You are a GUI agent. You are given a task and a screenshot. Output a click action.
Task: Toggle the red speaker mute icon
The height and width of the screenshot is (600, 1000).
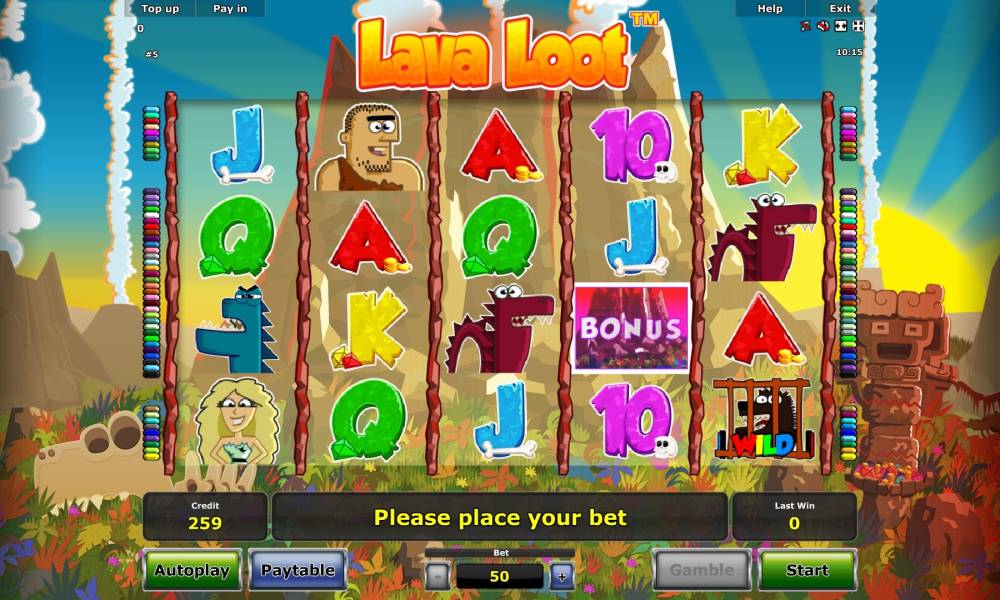823,26
